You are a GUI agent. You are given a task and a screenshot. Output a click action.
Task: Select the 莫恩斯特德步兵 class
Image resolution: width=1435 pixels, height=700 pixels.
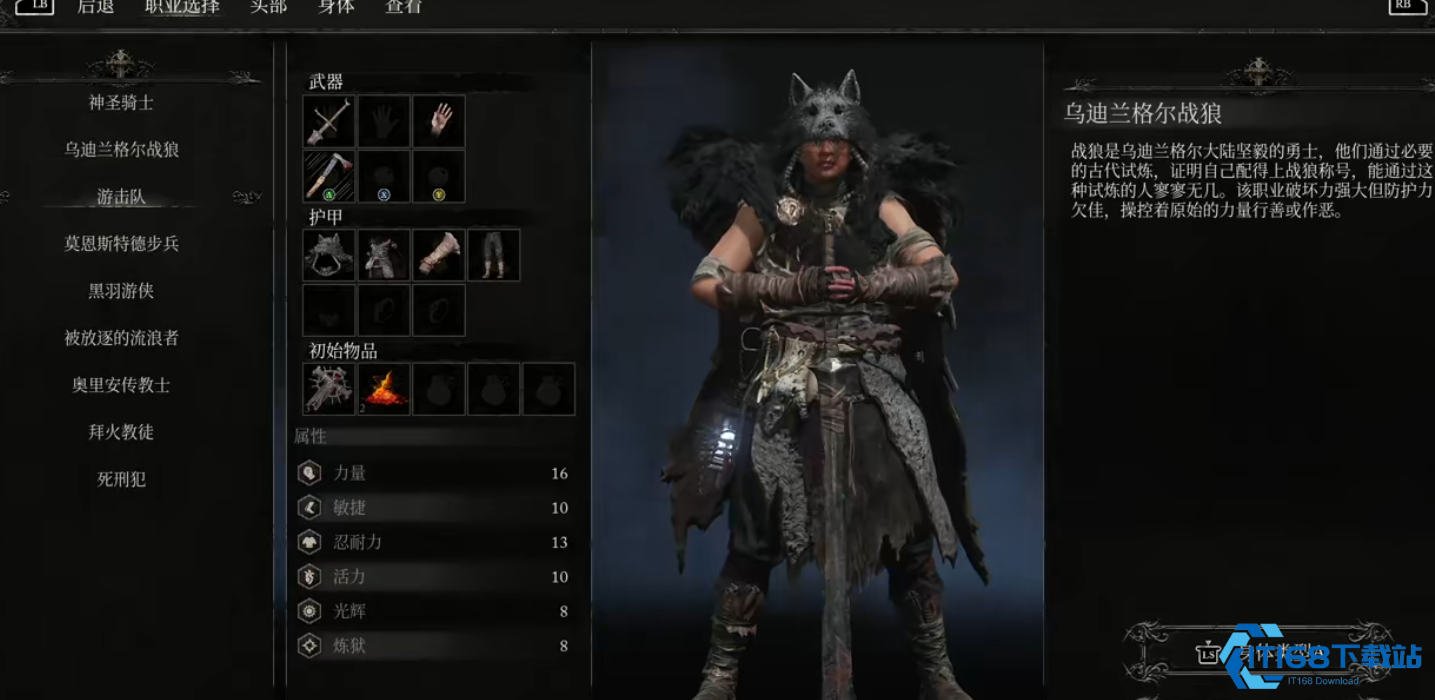pyautogui.click(x=121, y=243)
